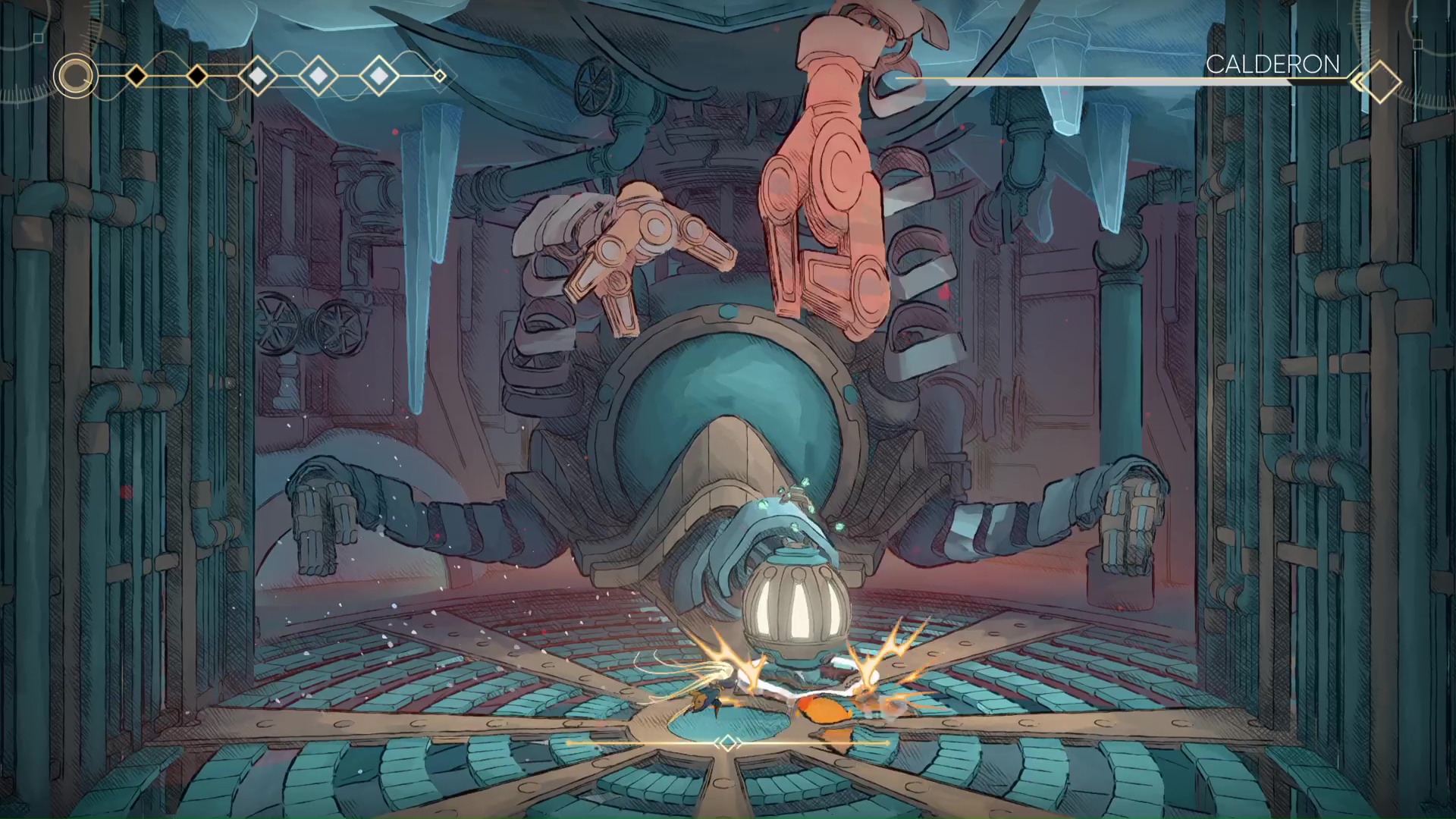Click the CALDERON boss name label
1456x819 pixels.
tap(1274, 64)
